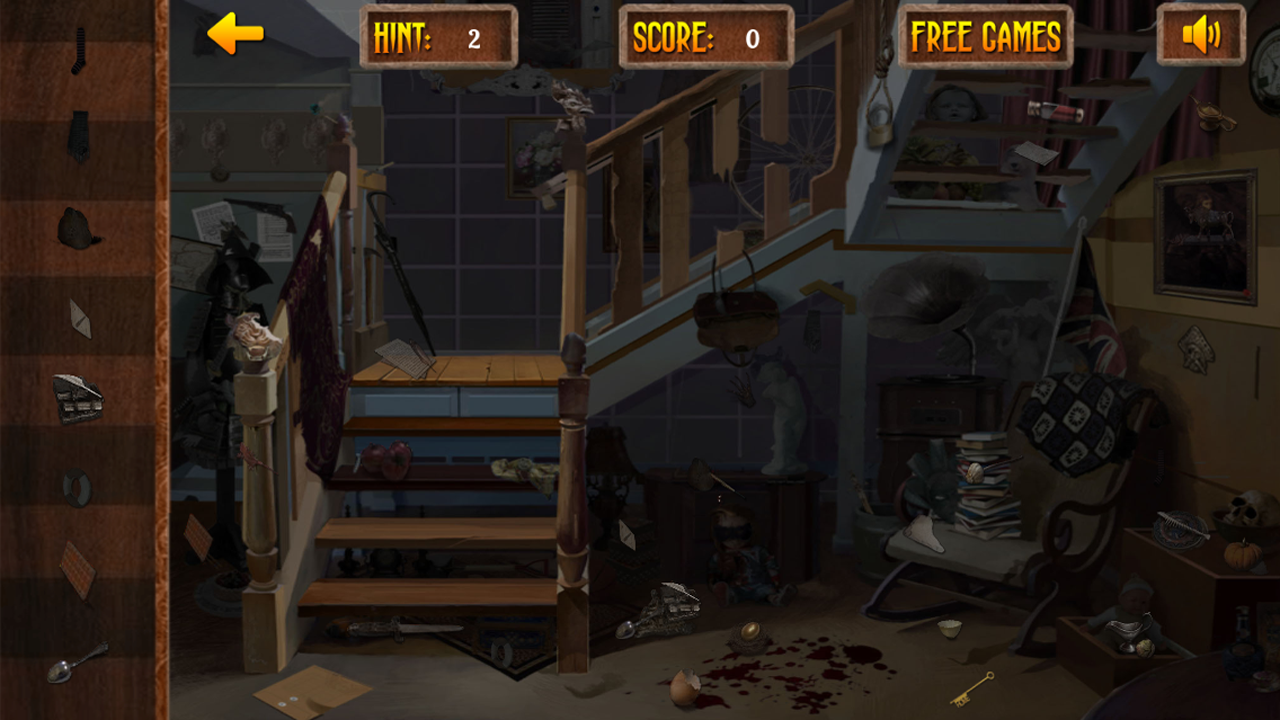Open the FREE GAMES menu

tap(985, 36)
